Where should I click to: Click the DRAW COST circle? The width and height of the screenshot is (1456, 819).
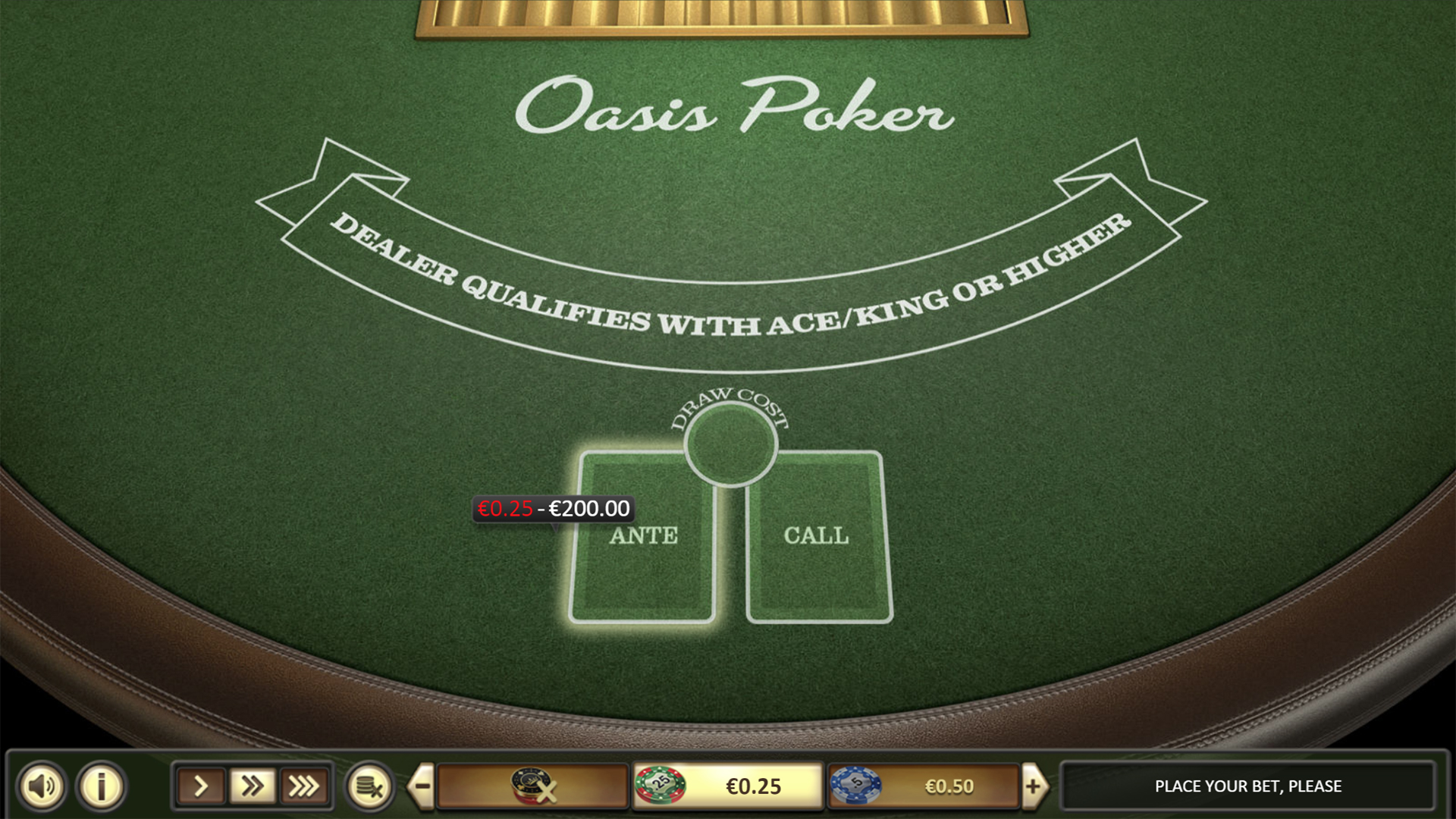pyautogui.click(x=730, y=444)
